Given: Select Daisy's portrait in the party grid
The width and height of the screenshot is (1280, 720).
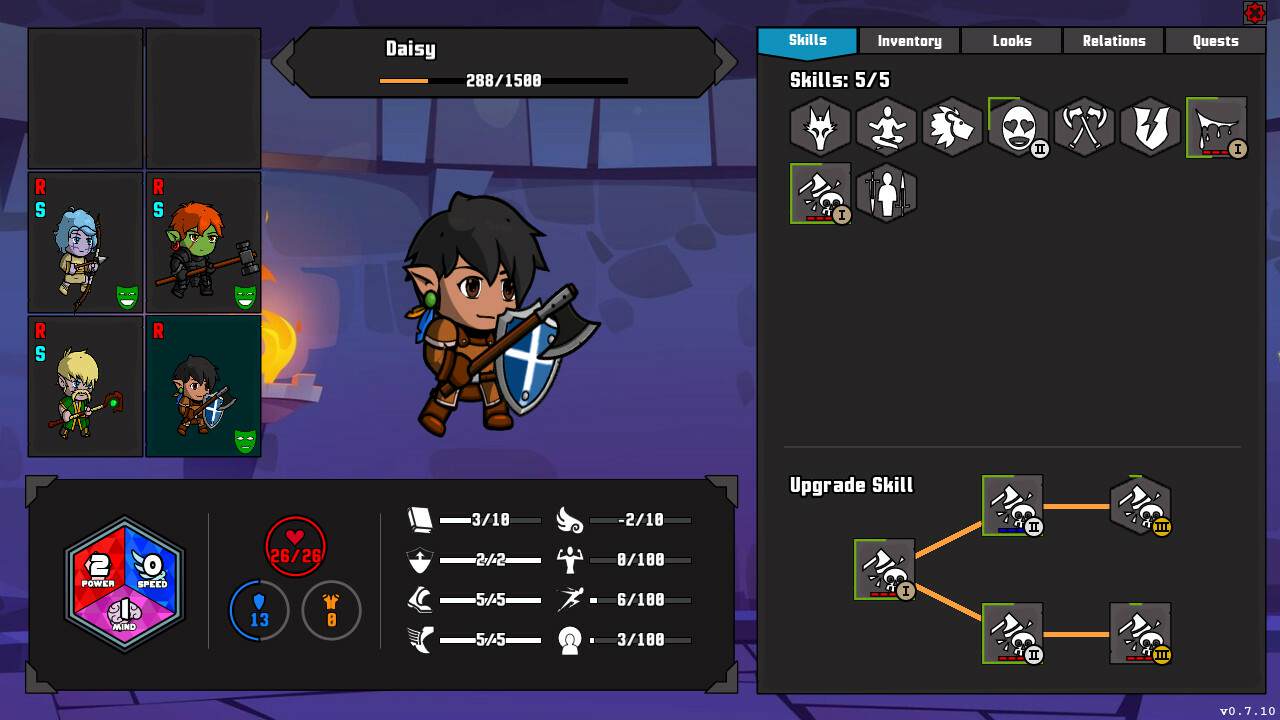Looking at the screenshot, I should (x=203, y=386).
